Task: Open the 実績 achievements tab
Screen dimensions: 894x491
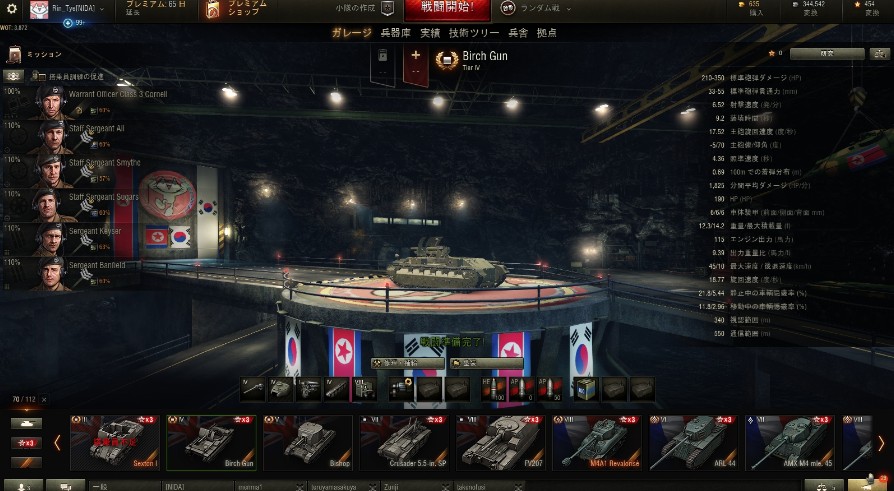Action: 430,33
